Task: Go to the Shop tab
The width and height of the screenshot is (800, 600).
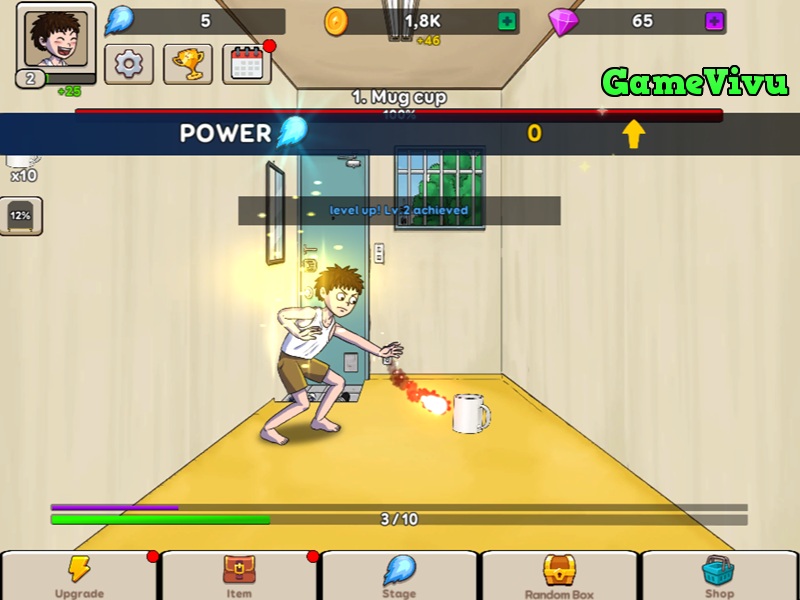Action: click(x=719, y=576)
